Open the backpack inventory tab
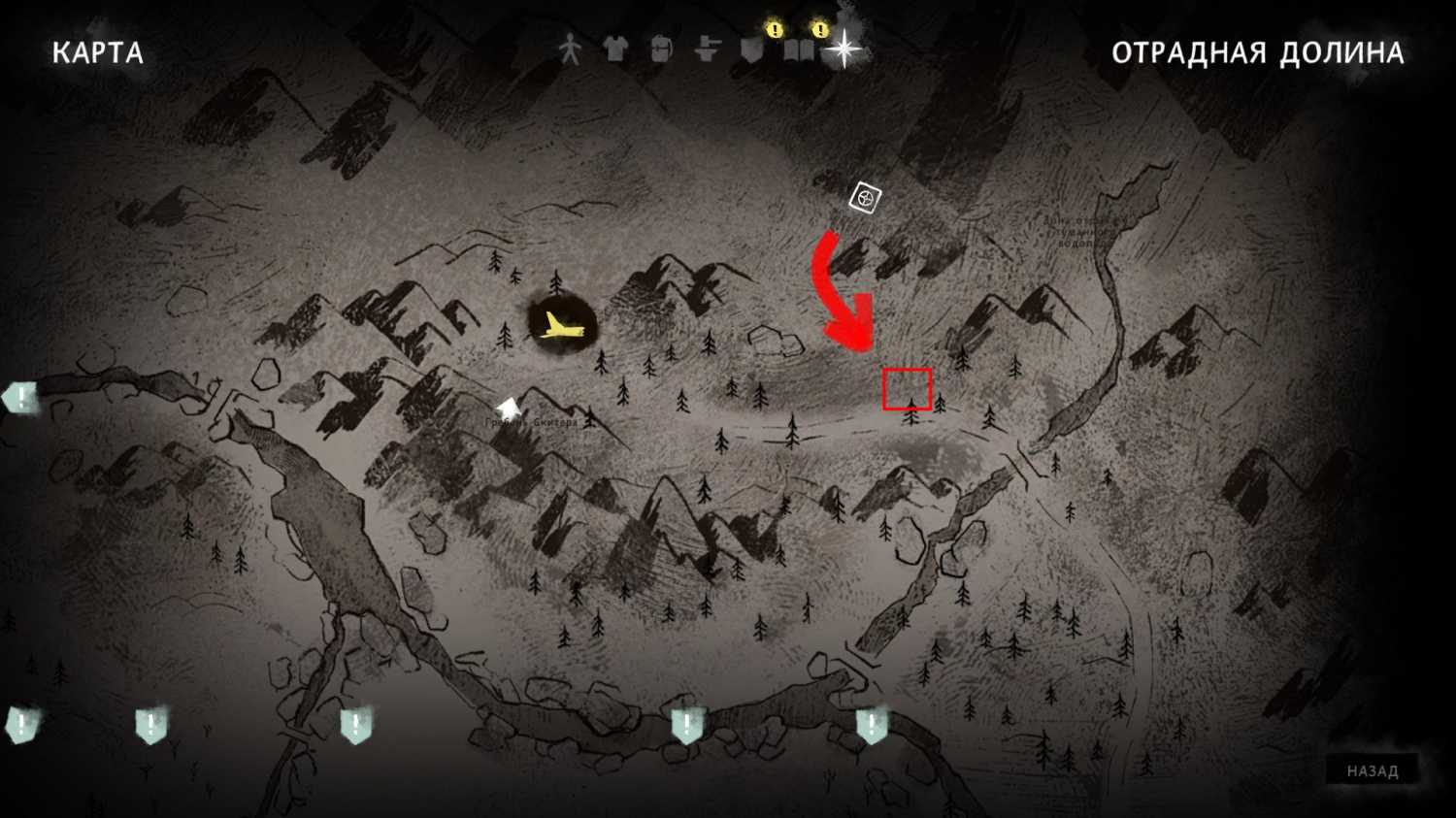This screenshot has height=818, width=1456. 661,49
